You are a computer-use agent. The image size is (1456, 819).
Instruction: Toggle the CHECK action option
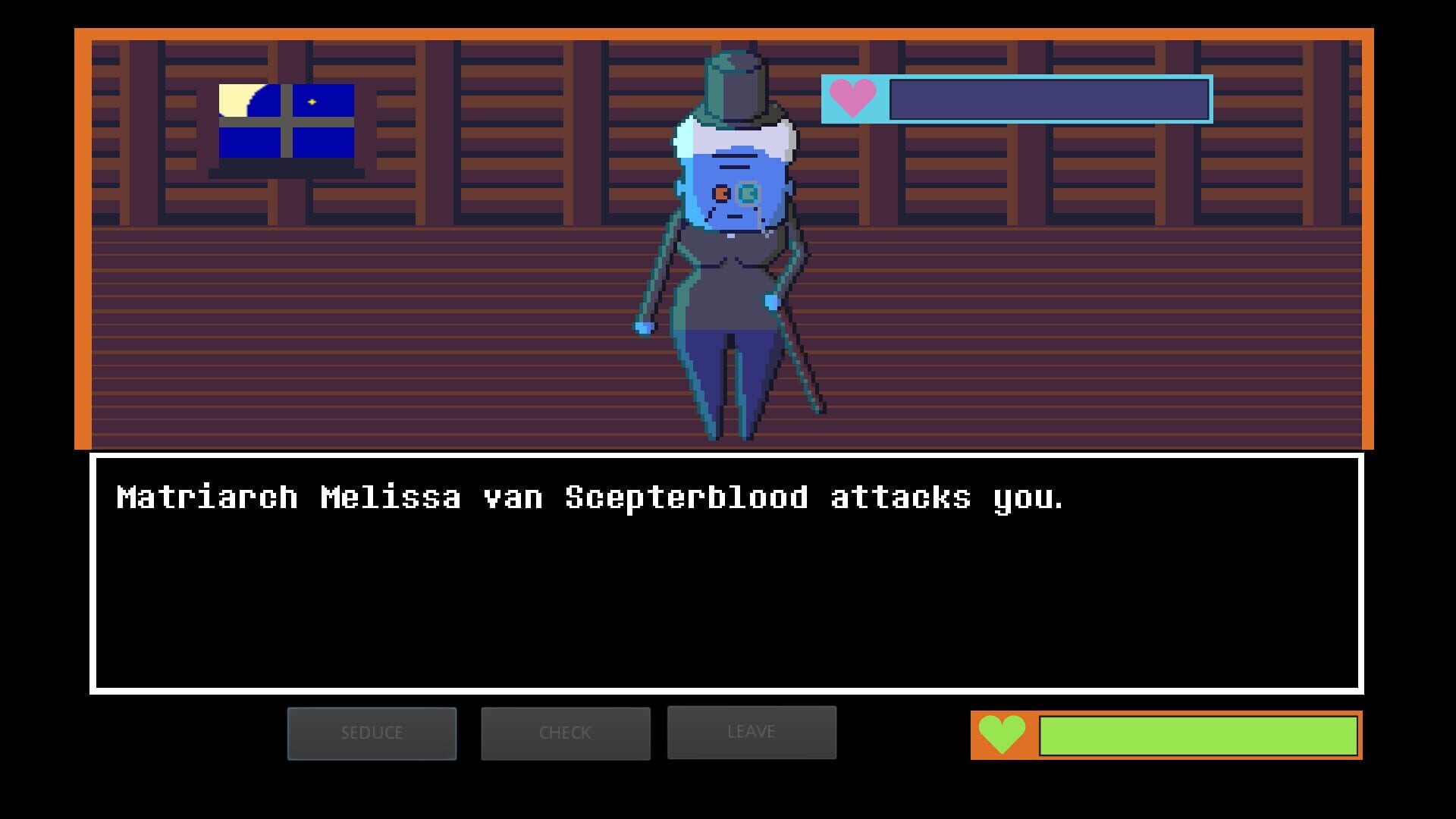(565, 733)
